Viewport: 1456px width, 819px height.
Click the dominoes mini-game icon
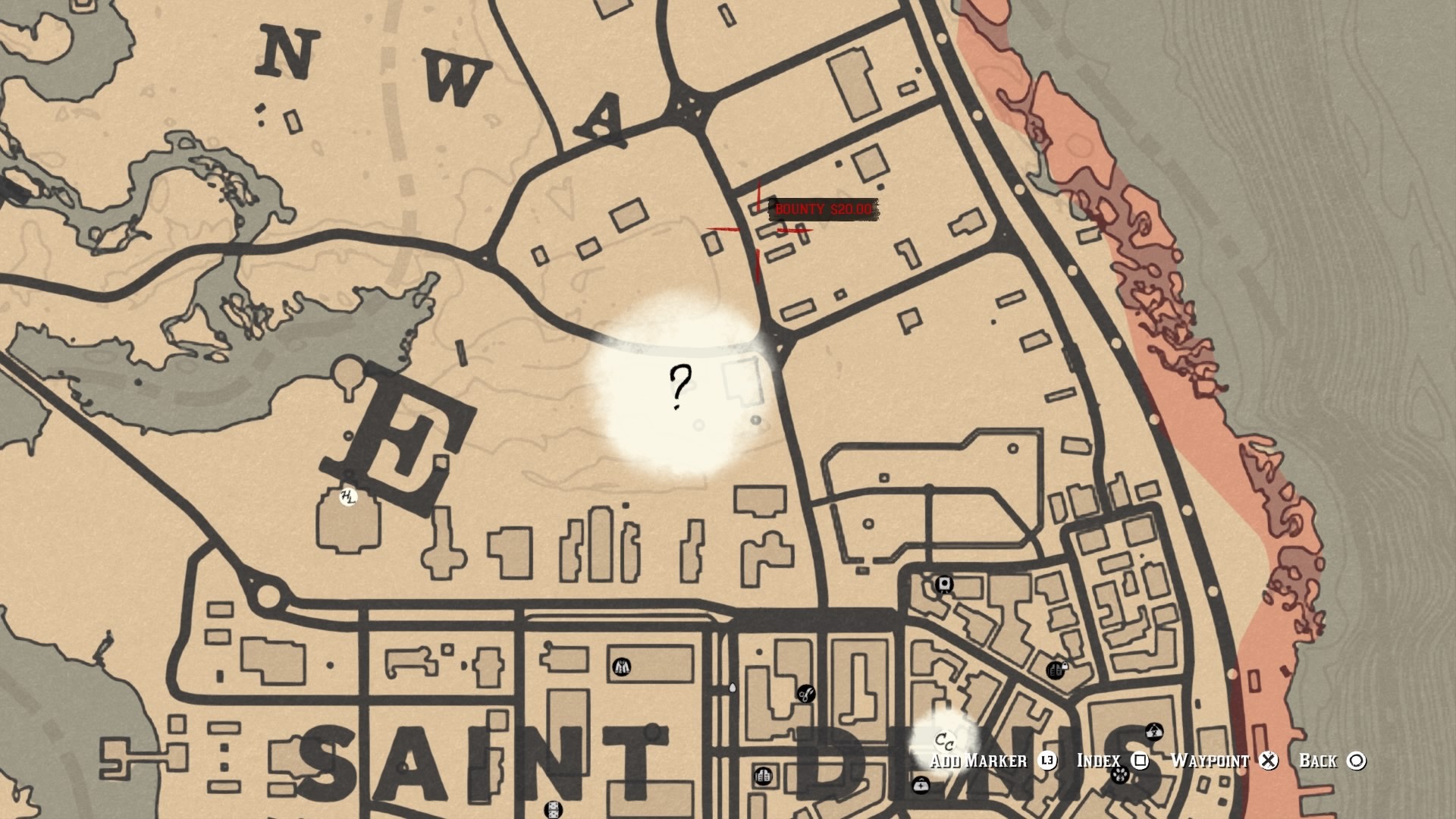tap(554, 811)
